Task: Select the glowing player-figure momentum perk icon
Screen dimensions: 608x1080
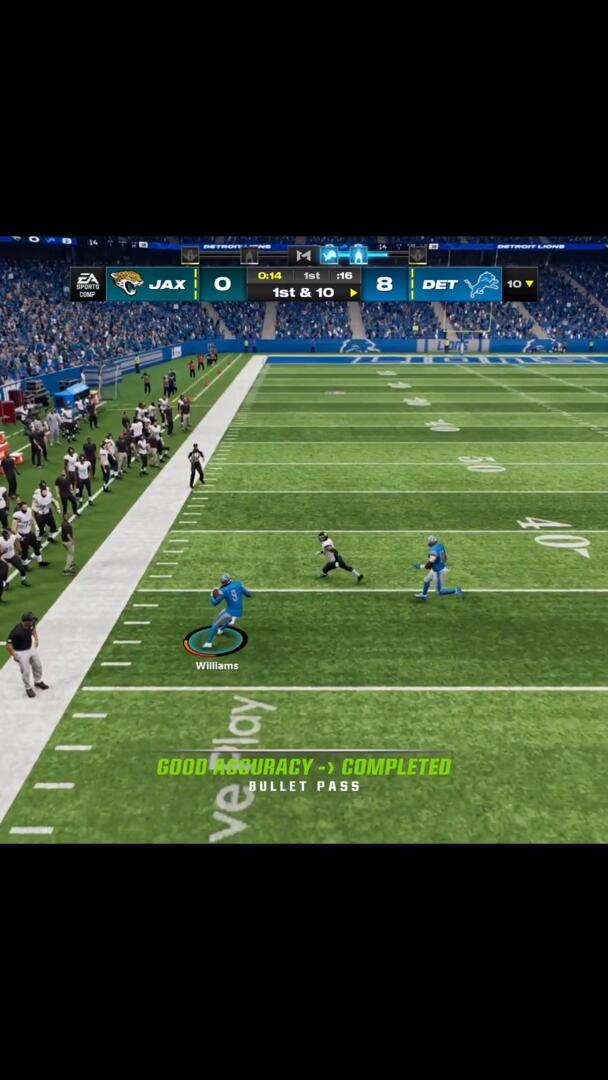Action: [x=358, y=255]
